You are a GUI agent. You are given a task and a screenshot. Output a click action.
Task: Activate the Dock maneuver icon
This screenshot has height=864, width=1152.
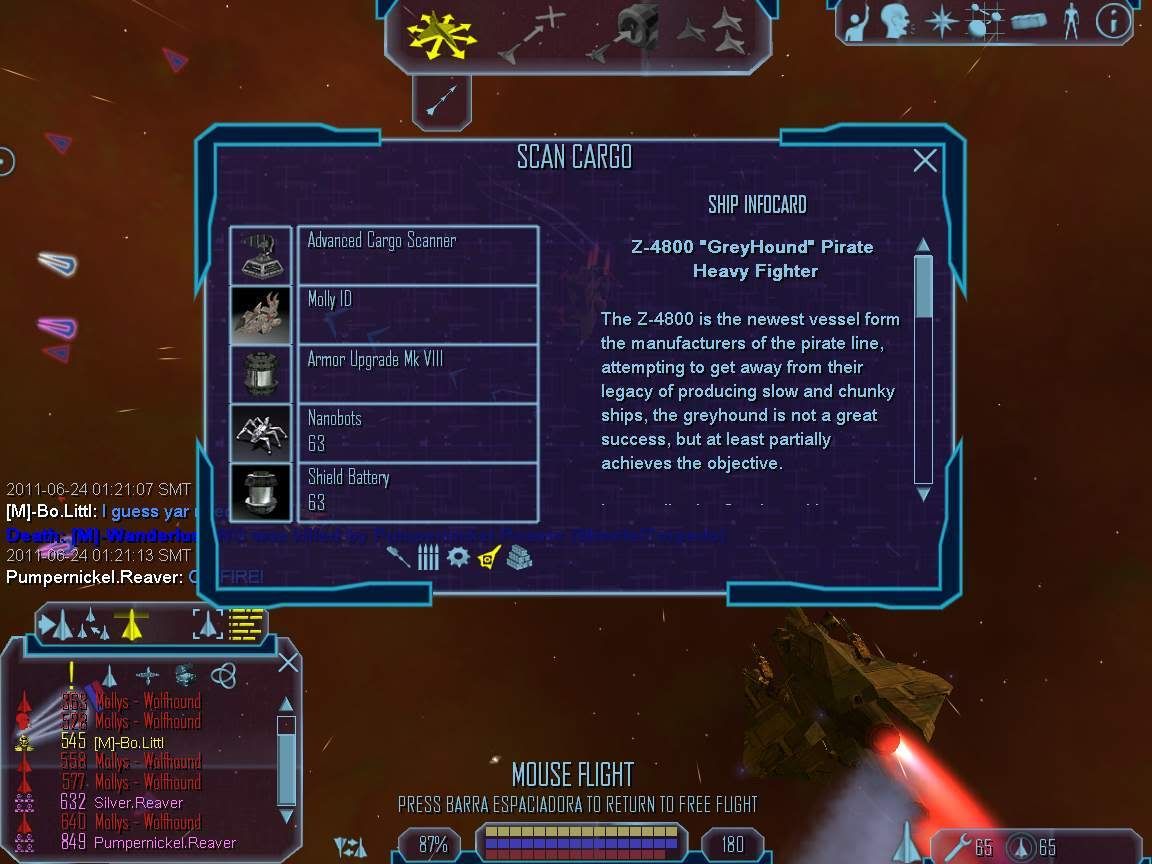click(x=627, y=35)
